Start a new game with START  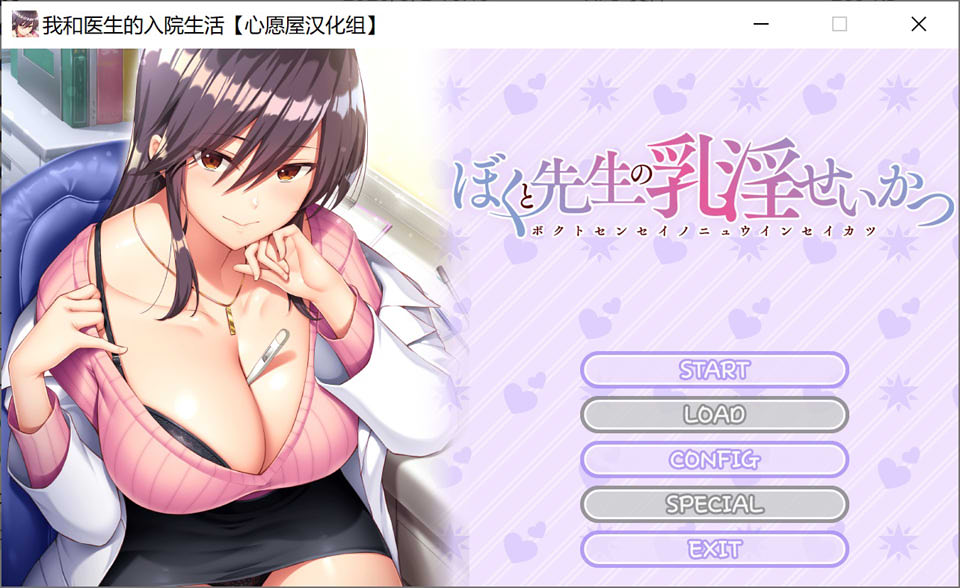click(714, 370)
